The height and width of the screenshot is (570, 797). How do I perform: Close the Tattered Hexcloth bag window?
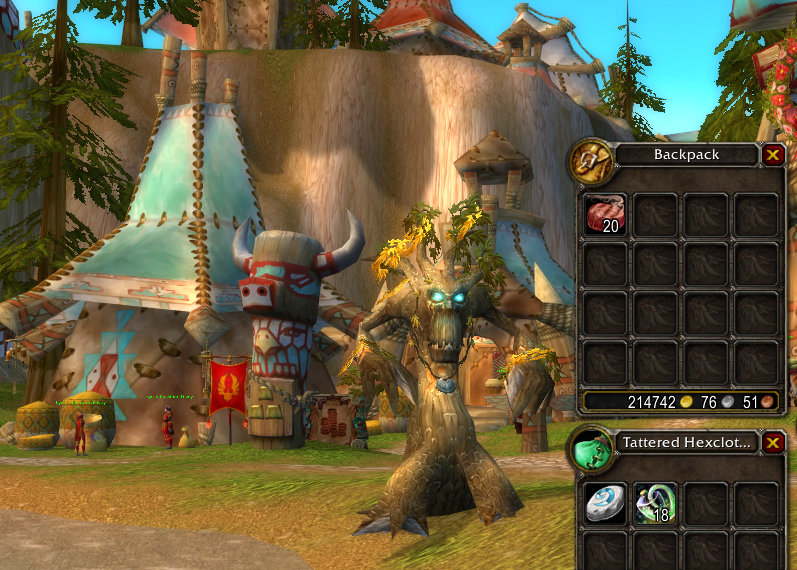(x=772, y=443)
